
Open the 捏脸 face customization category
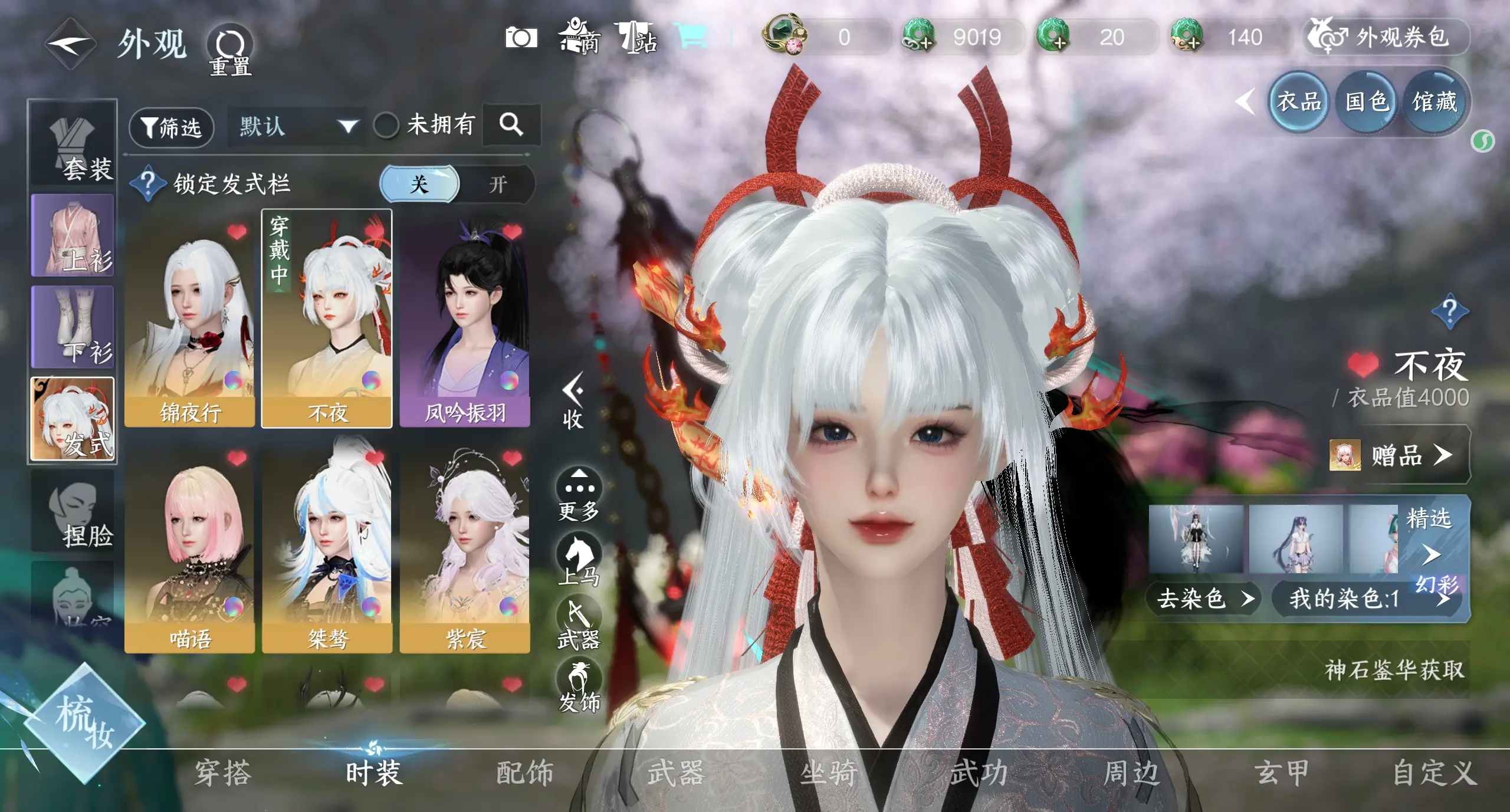73,511
